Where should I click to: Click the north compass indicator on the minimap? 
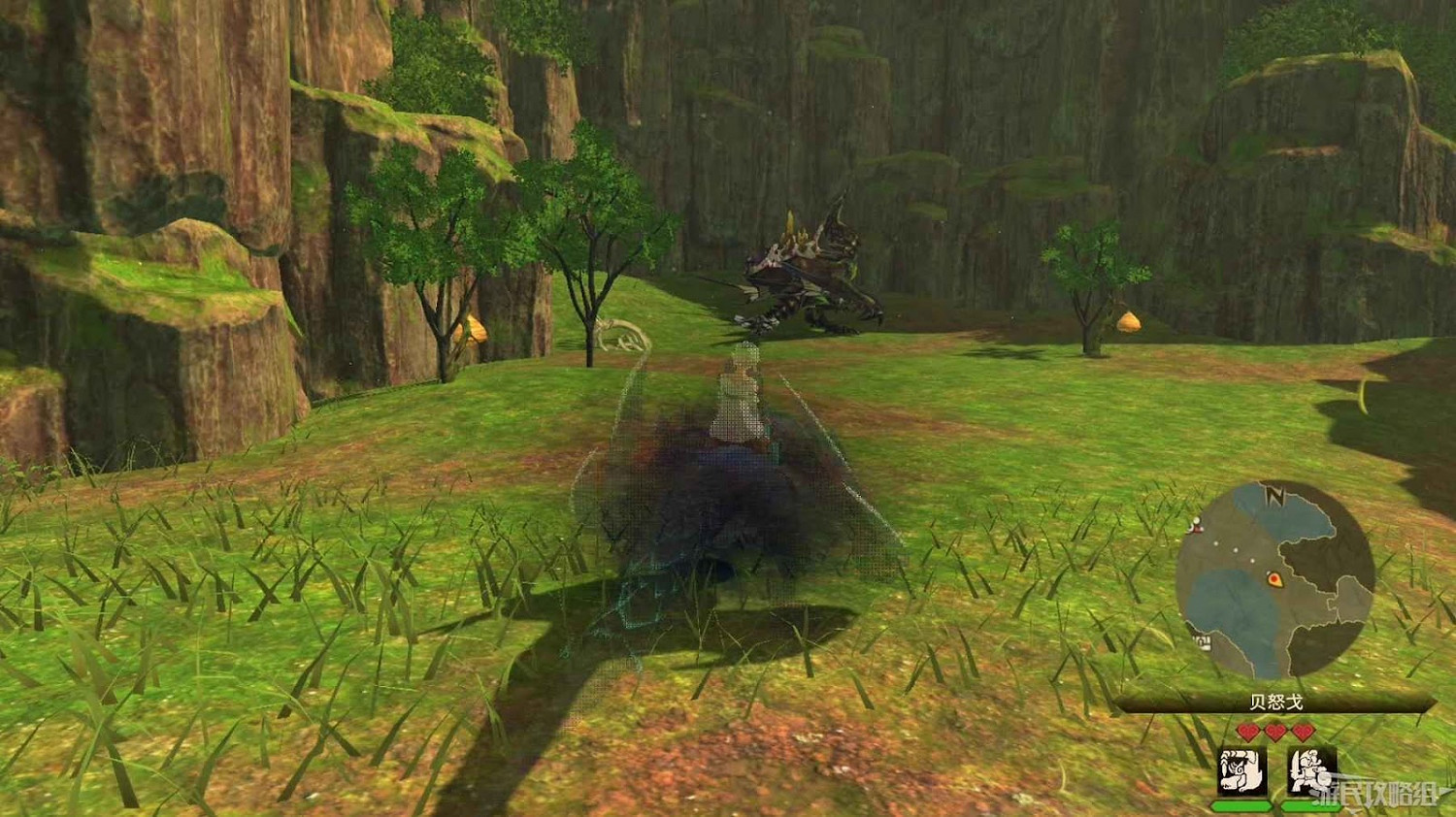point(1274,495)
